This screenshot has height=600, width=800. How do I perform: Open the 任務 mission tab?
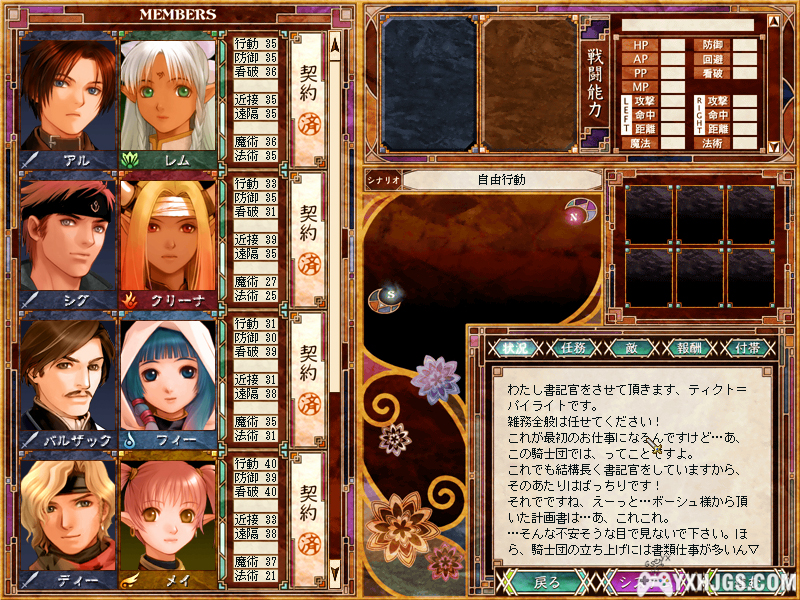point(573,348)
